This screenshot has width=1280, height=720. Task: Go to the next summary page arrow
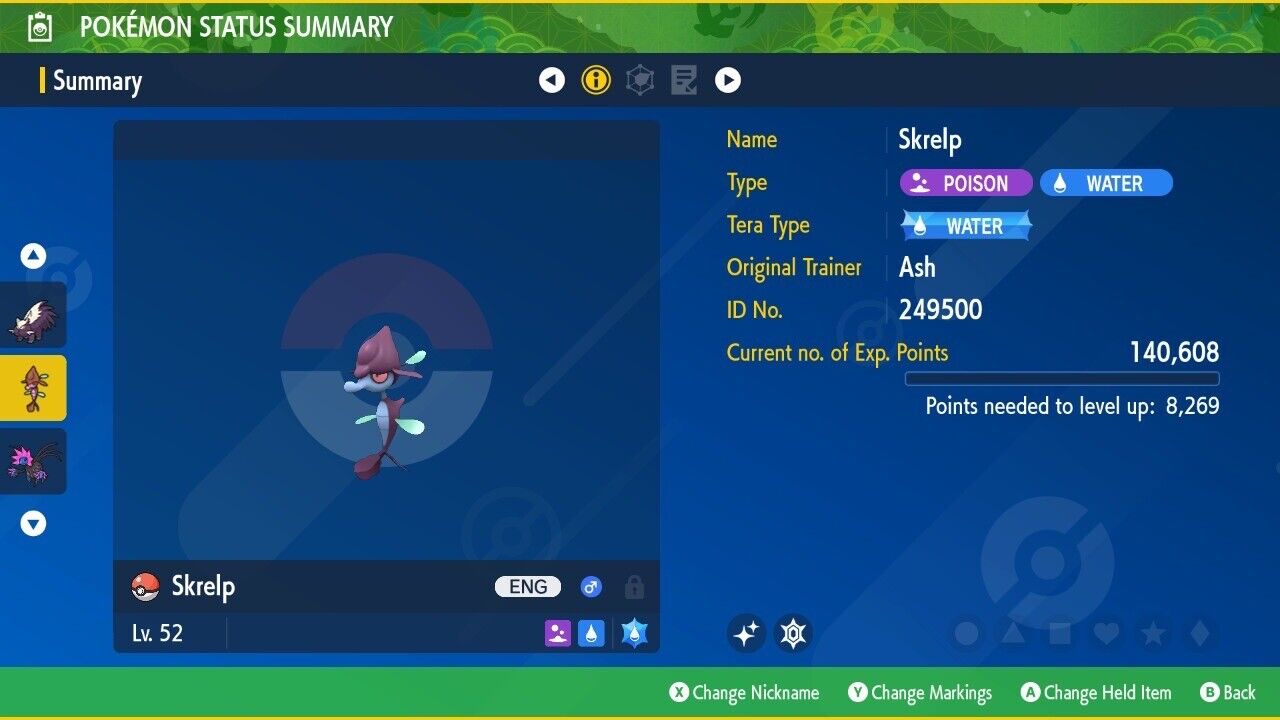tap(728, 80)
